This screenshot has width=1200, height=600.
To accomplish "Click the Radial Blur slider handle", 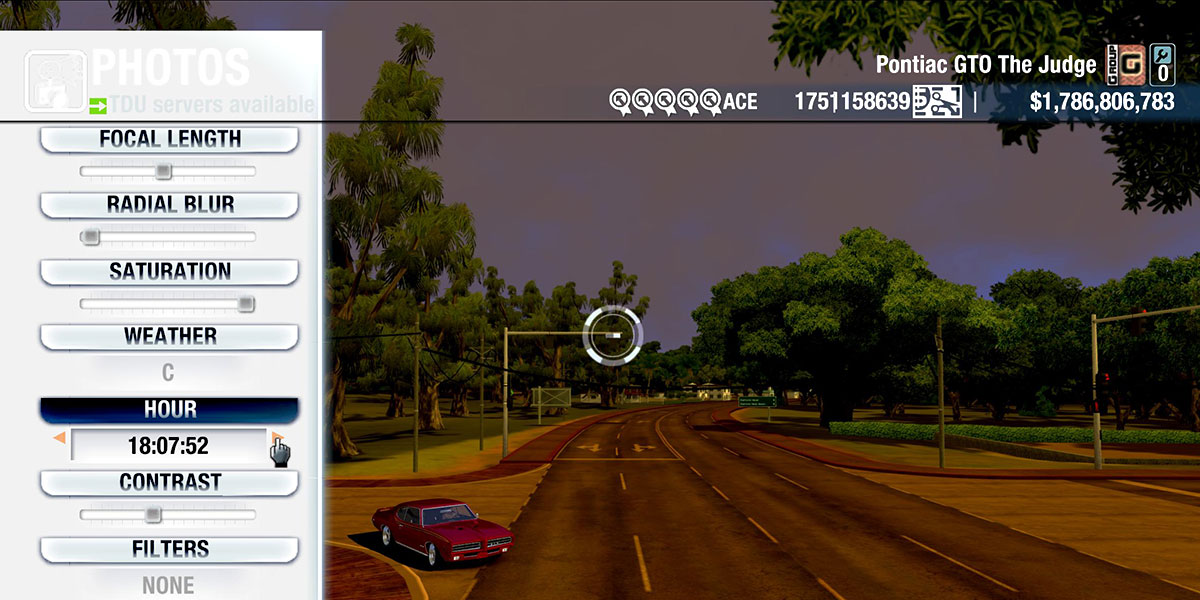I will point(91,237).
